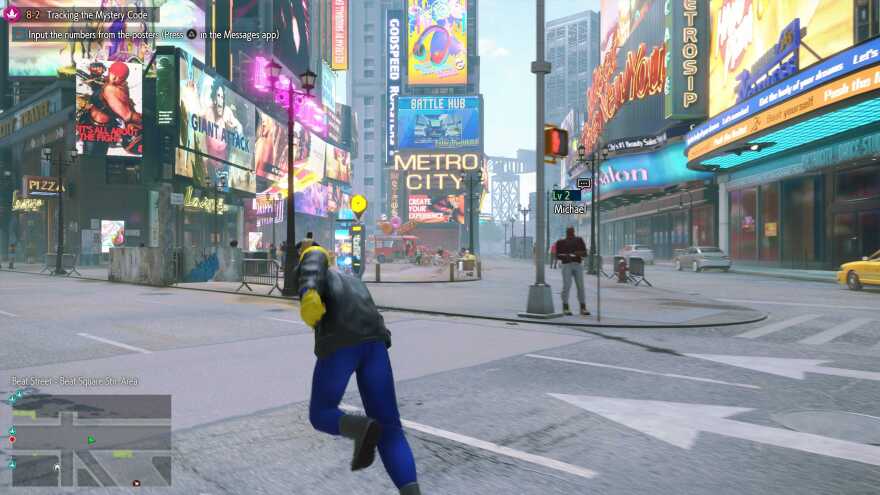The width and height of the screenshot is (880, 495).
Task: Click the pink crown mission icon
Action: pyautogui.click(x=13, y=15)
